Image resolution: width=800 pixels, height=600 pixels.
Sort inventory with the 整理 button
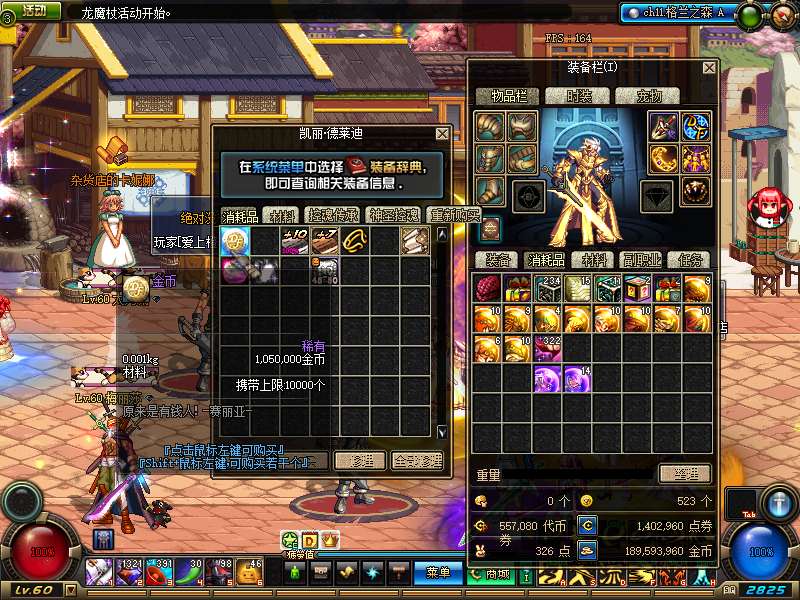click(686, 473)
